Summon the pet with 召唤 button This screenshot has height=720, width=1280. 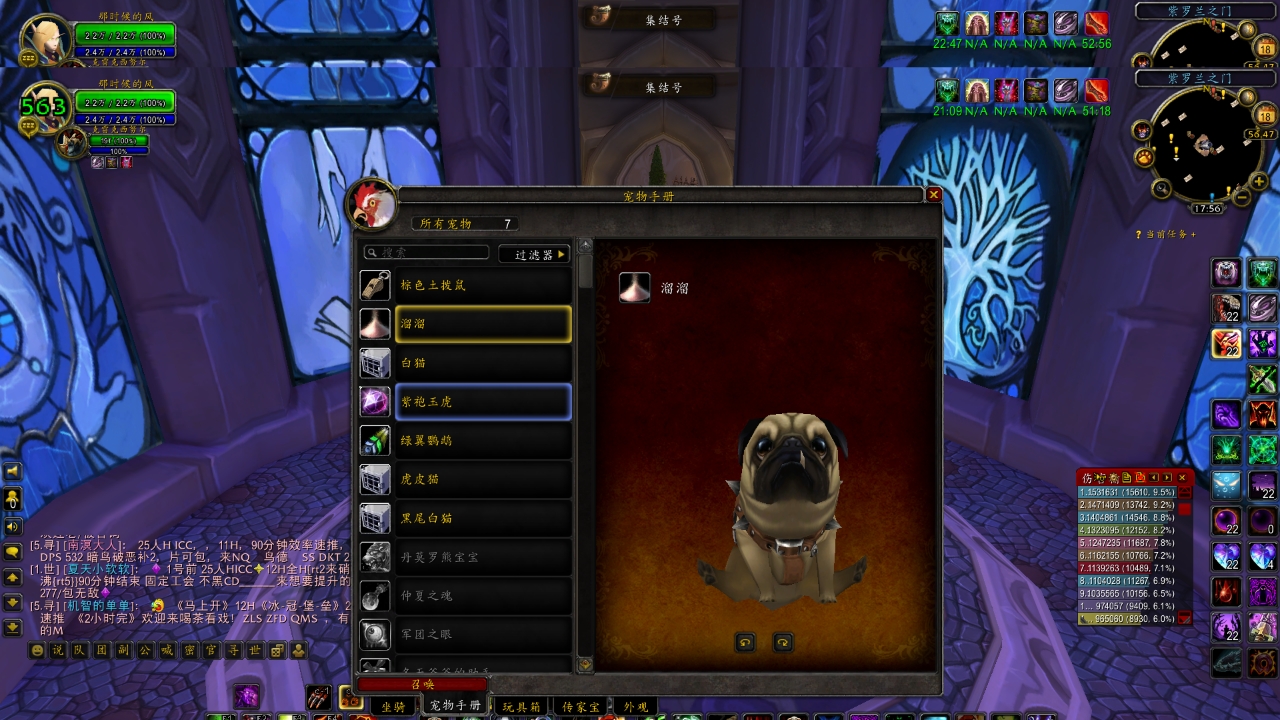click(422, 684)
